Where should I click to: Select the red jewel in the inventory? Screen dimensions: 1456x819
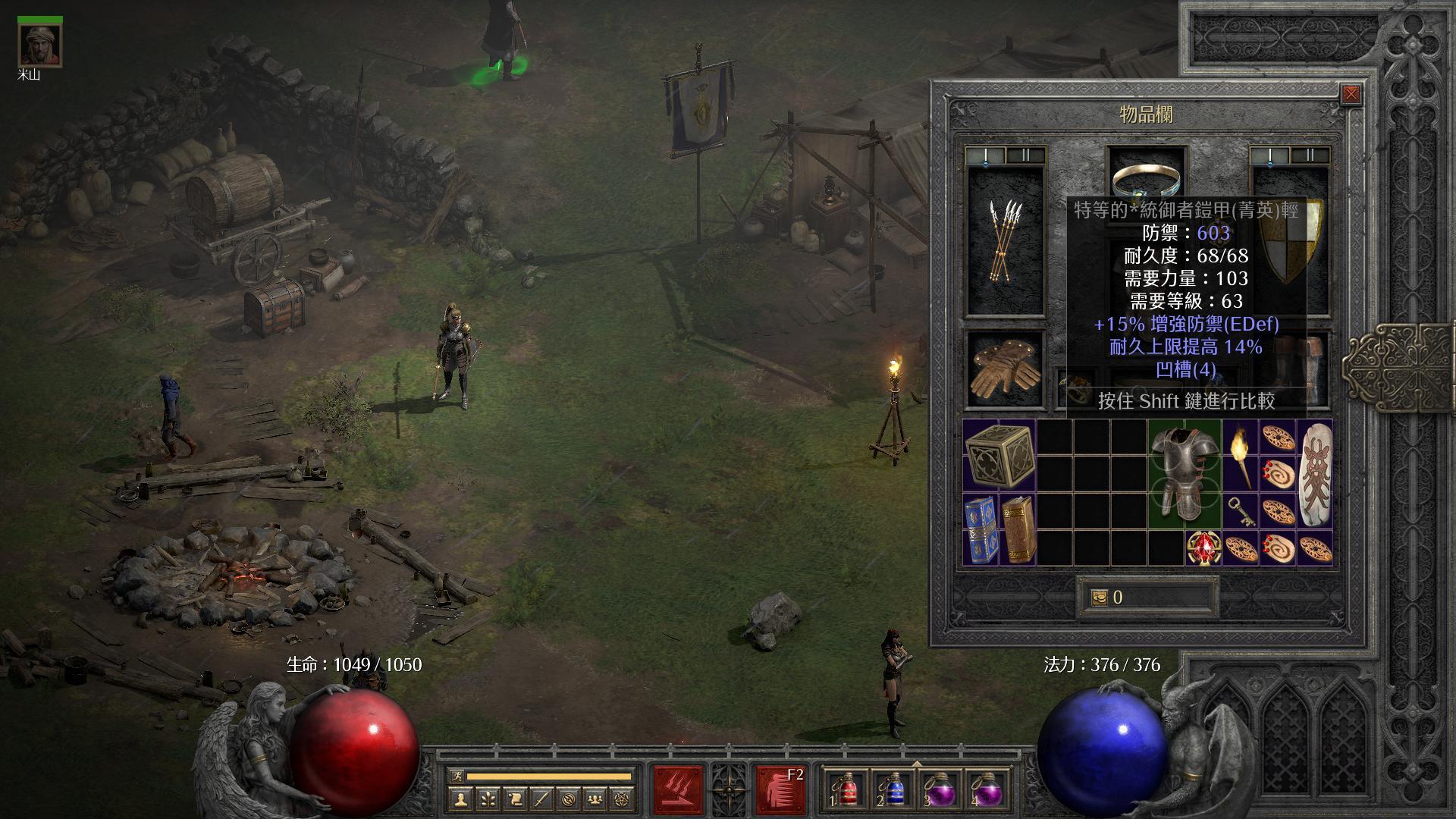click(1203, 548)
